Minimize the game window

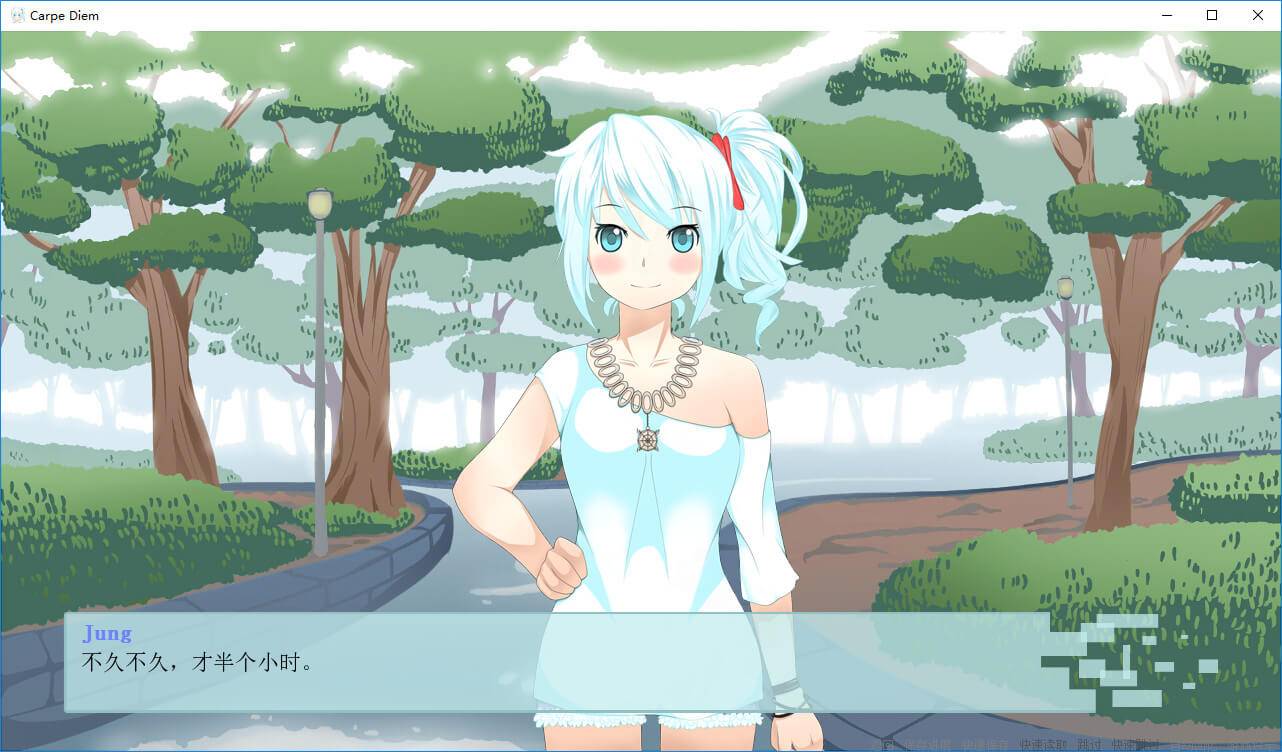tap(1166, 15)
